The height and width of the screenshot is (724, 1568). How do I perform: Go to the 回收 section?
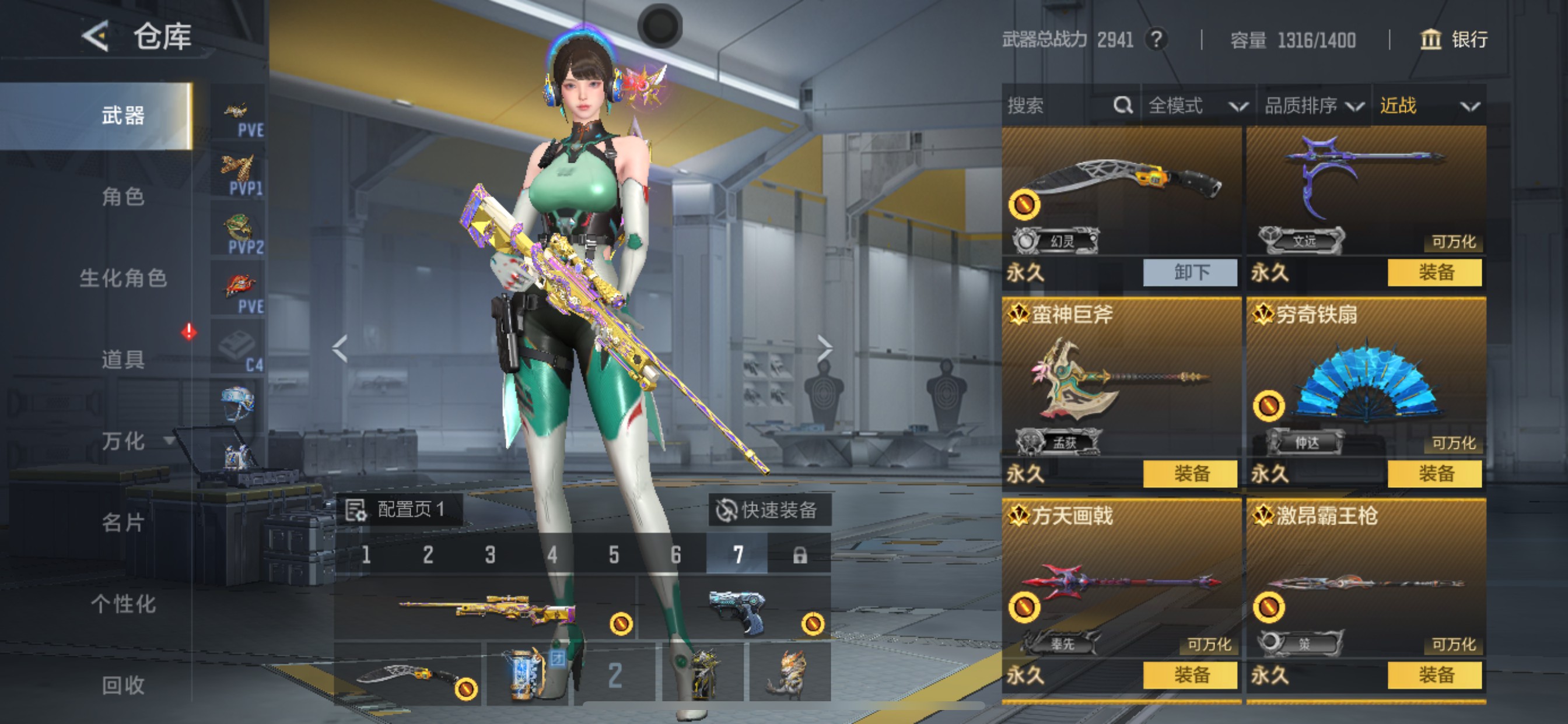123,685
